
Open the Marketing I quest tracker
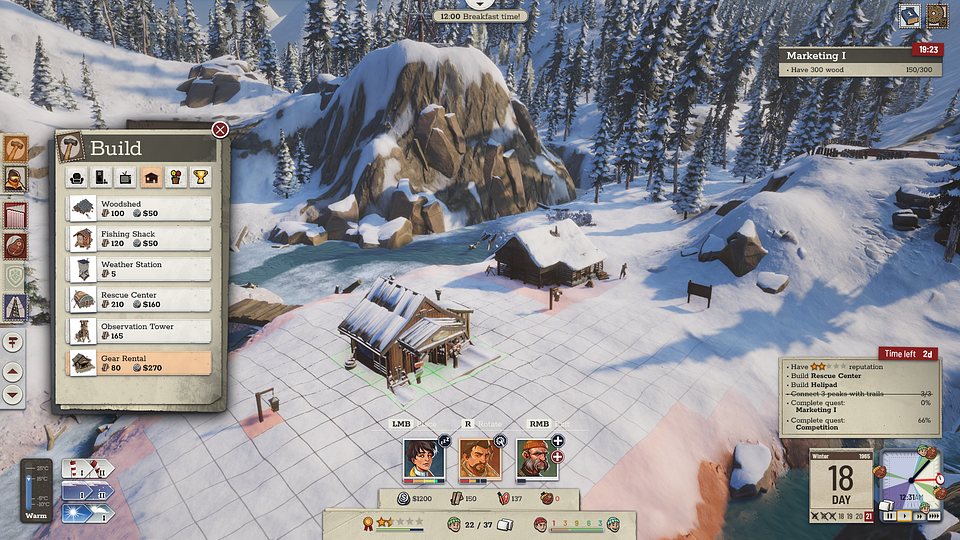click(860, 62)
